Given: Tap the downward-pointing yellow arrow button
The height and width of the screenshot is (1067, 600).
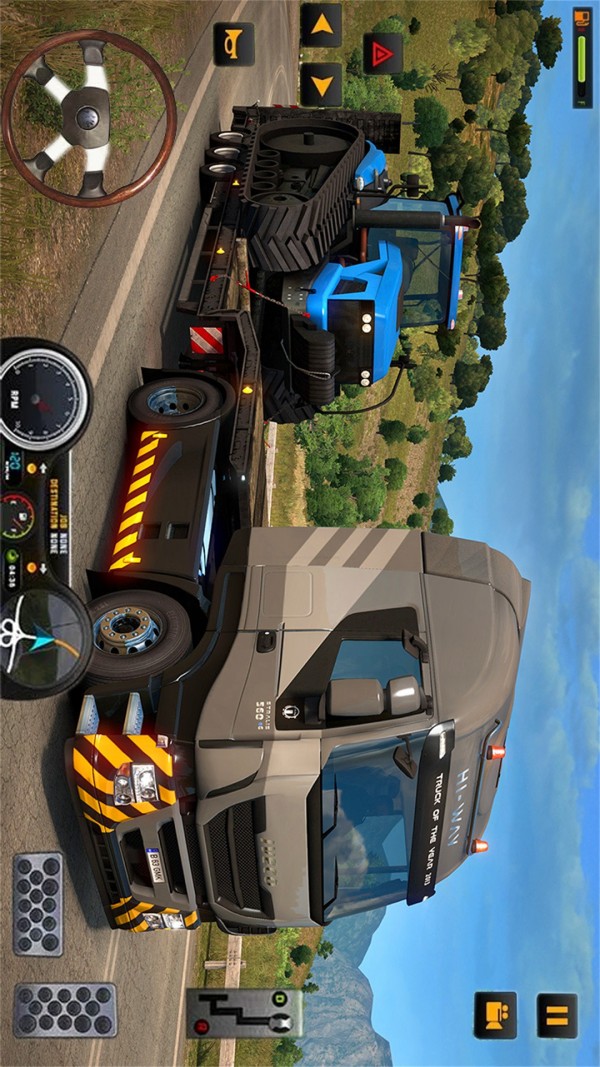Looking at the screenshot, I should tap(321, 85).
